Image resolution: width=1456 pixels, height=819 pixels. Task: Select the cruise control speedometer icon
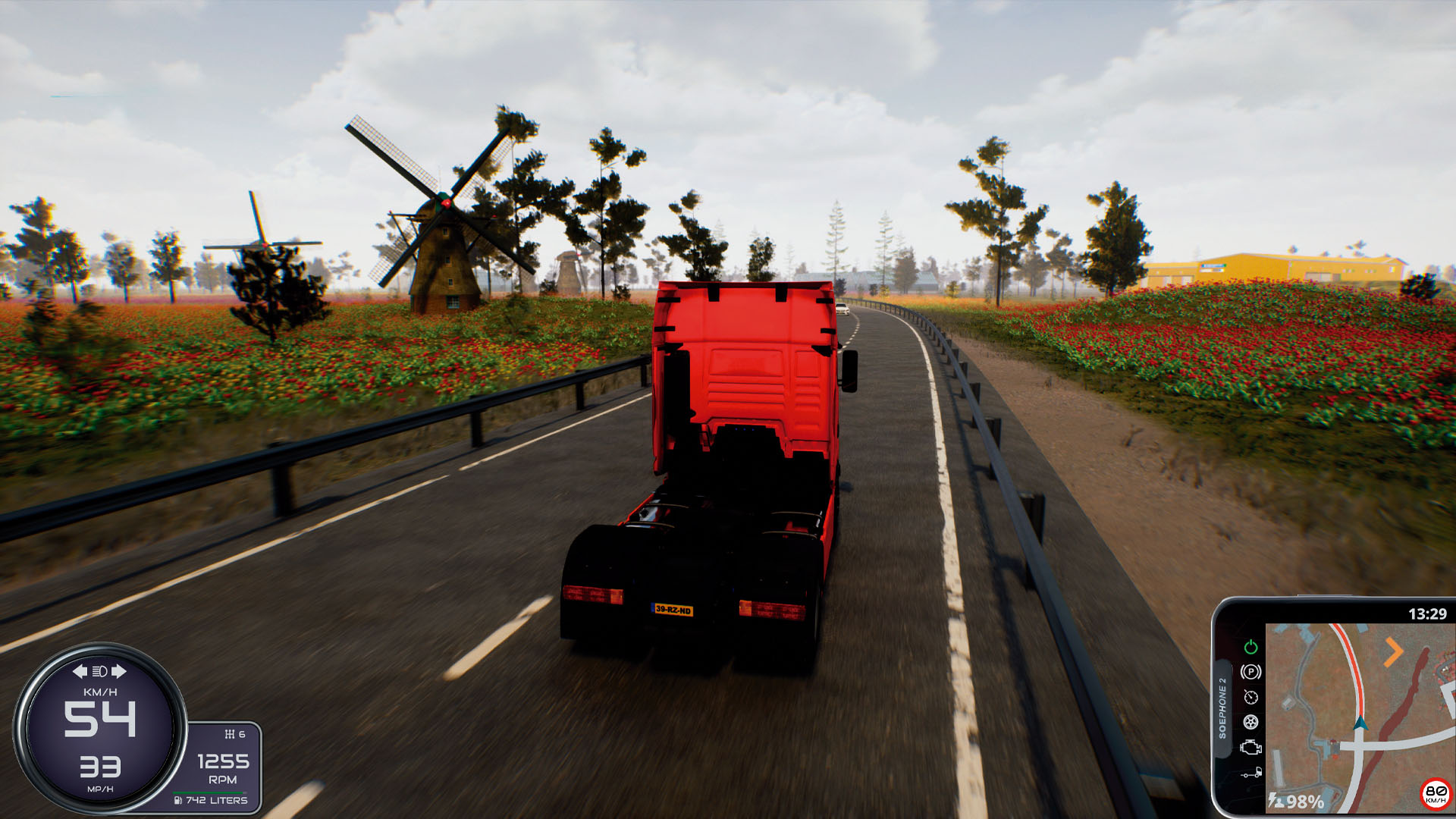[x=1251, y=697]
